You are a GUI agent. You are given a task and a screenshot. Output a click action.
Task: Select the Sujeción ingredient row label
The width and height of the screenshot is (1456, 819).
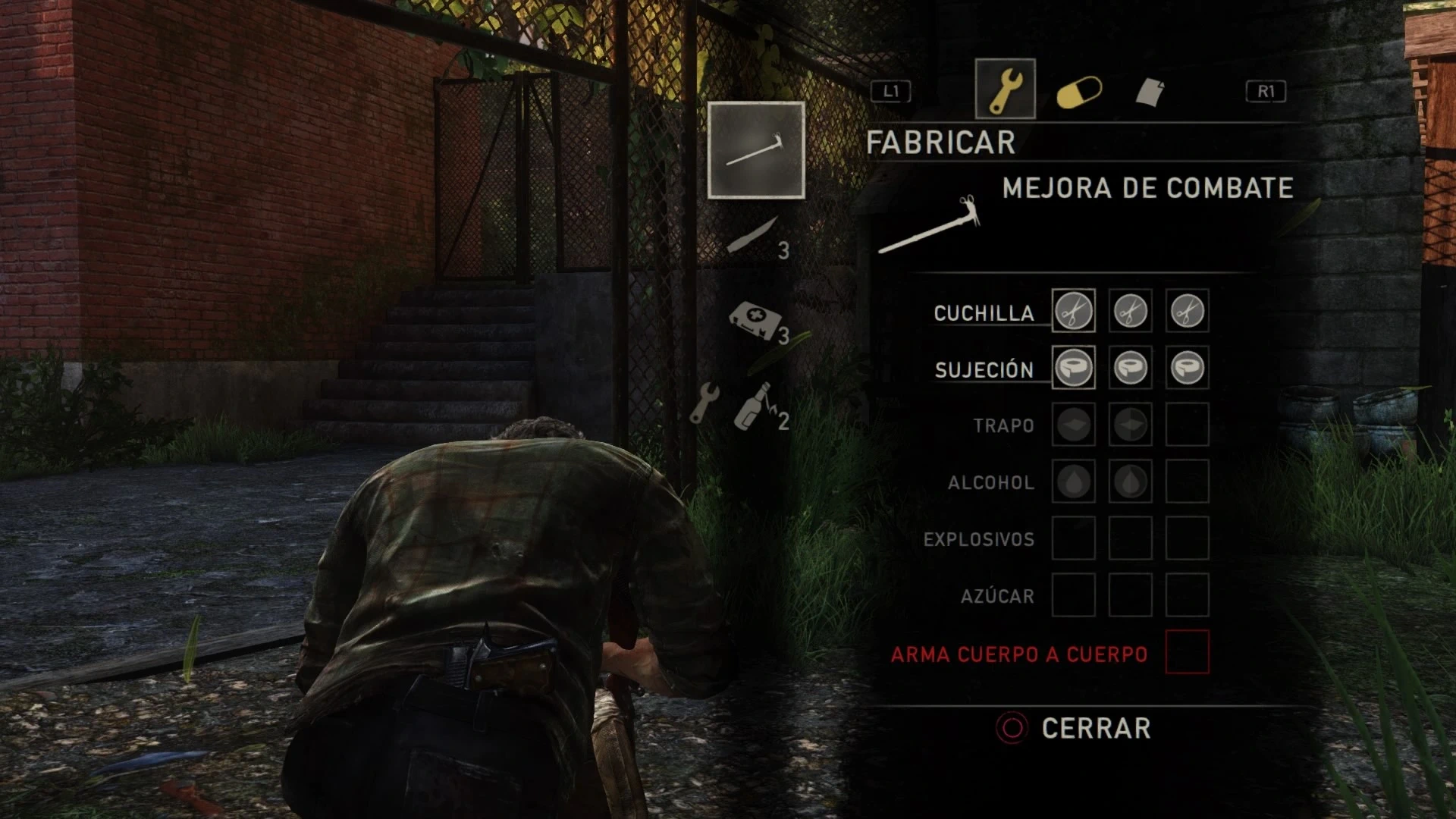point(984,370)
